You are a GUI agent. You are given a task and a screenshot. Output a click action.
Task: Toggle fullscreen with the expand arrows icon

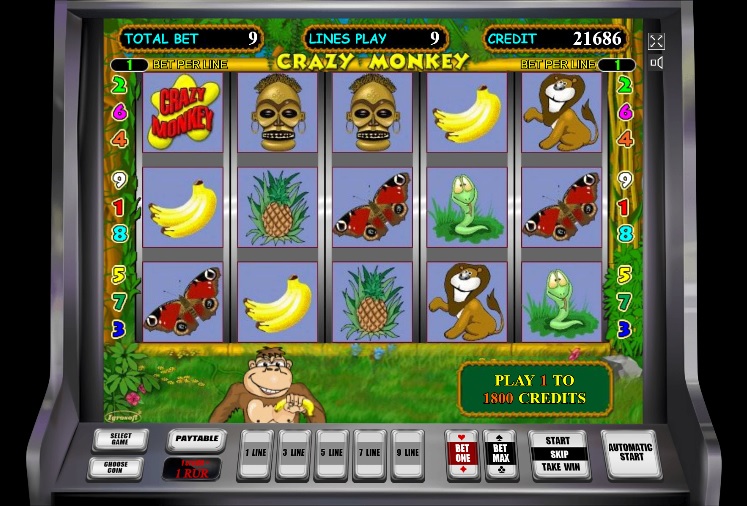(657, 41)
